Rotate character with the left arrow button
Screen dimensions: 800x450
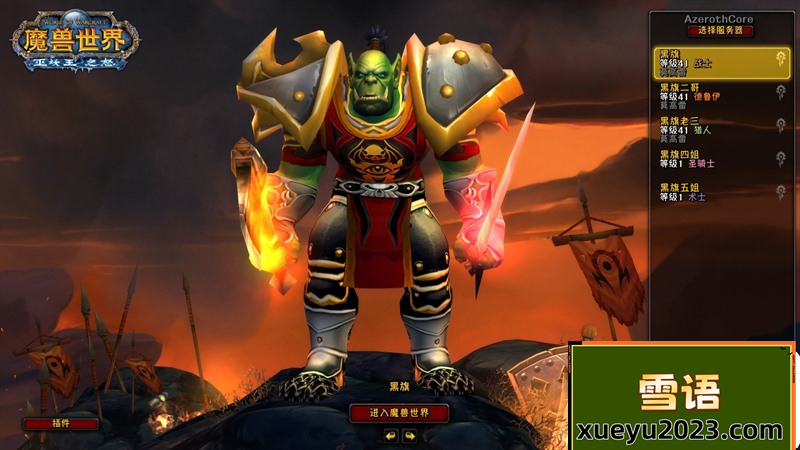[390, 436]
